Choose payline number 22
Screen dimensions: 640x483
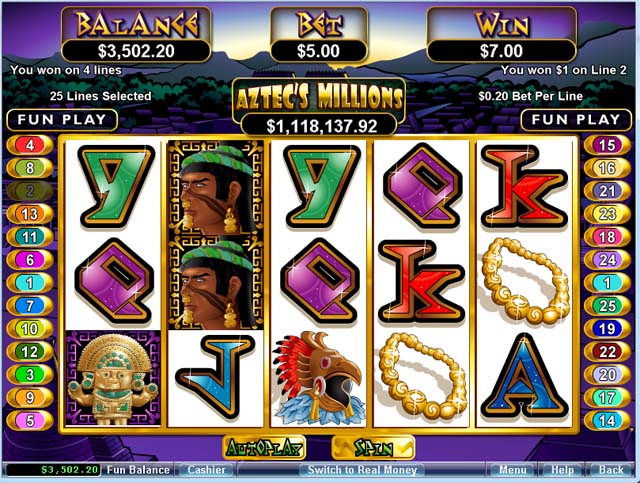coord(607,351)
